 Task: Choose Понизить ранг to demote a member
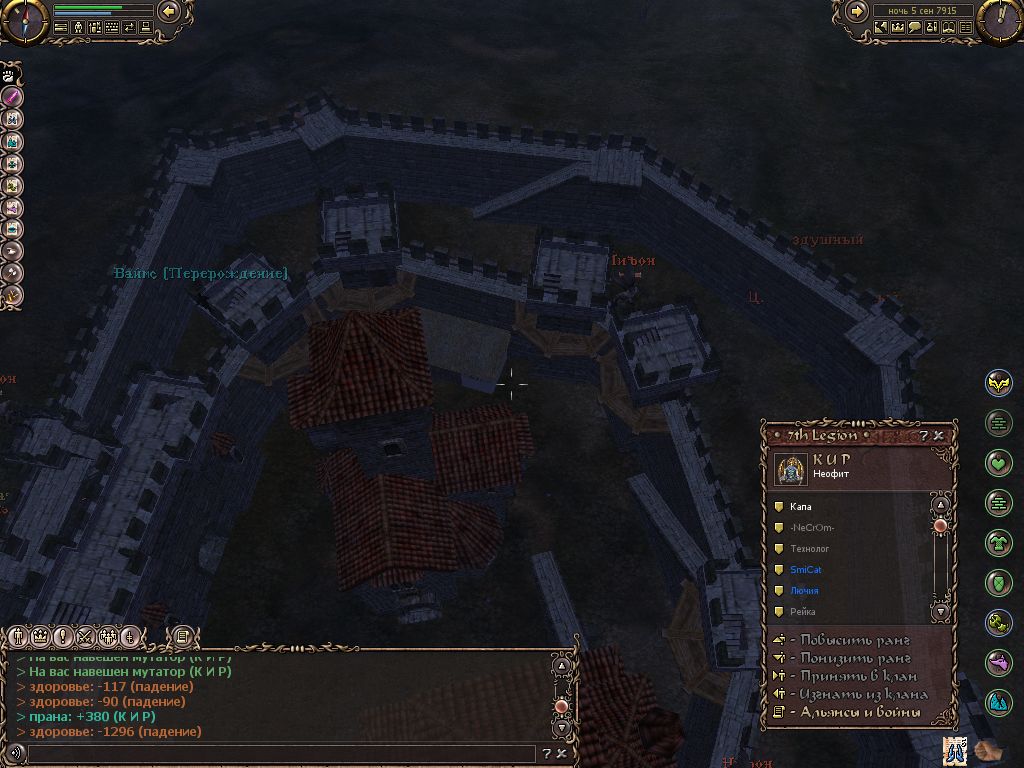[850, 658]
